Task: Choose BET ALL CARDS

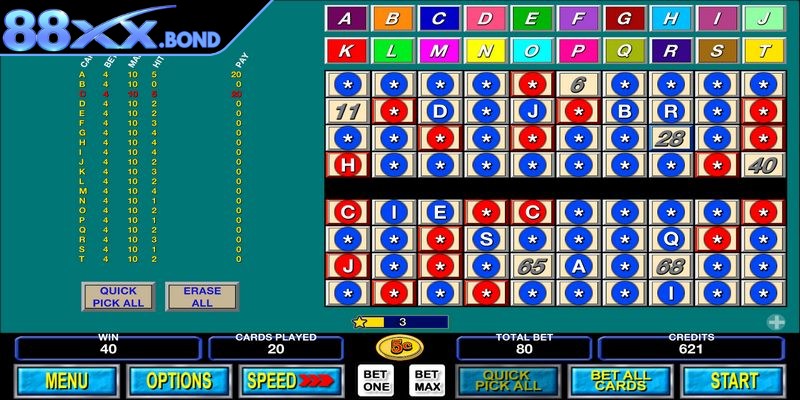Action: coord(620,381)
